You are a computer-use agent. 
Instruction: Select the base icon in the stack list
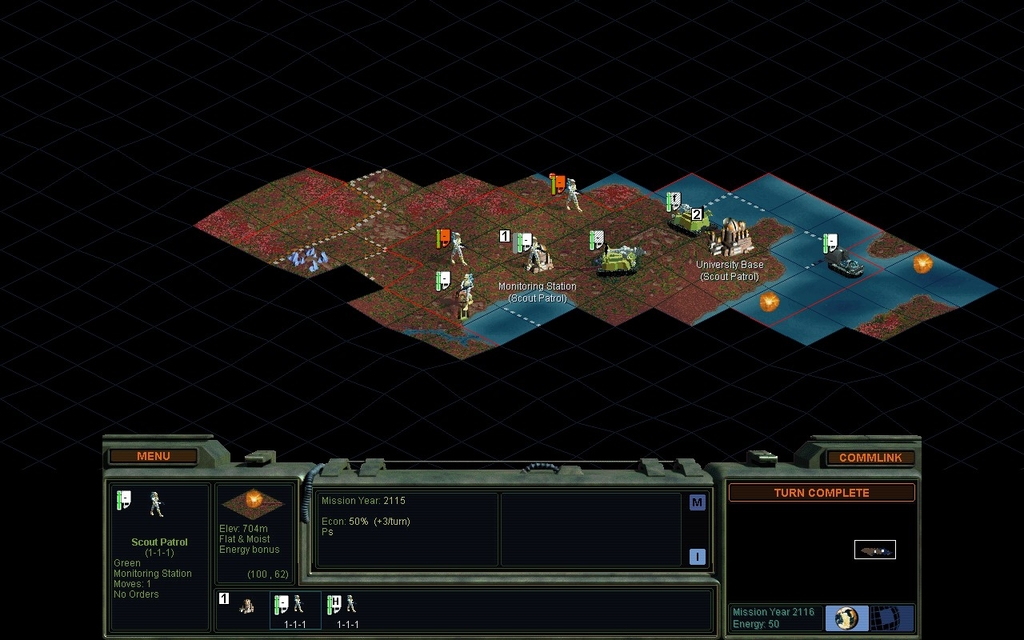tap(246, 606)
